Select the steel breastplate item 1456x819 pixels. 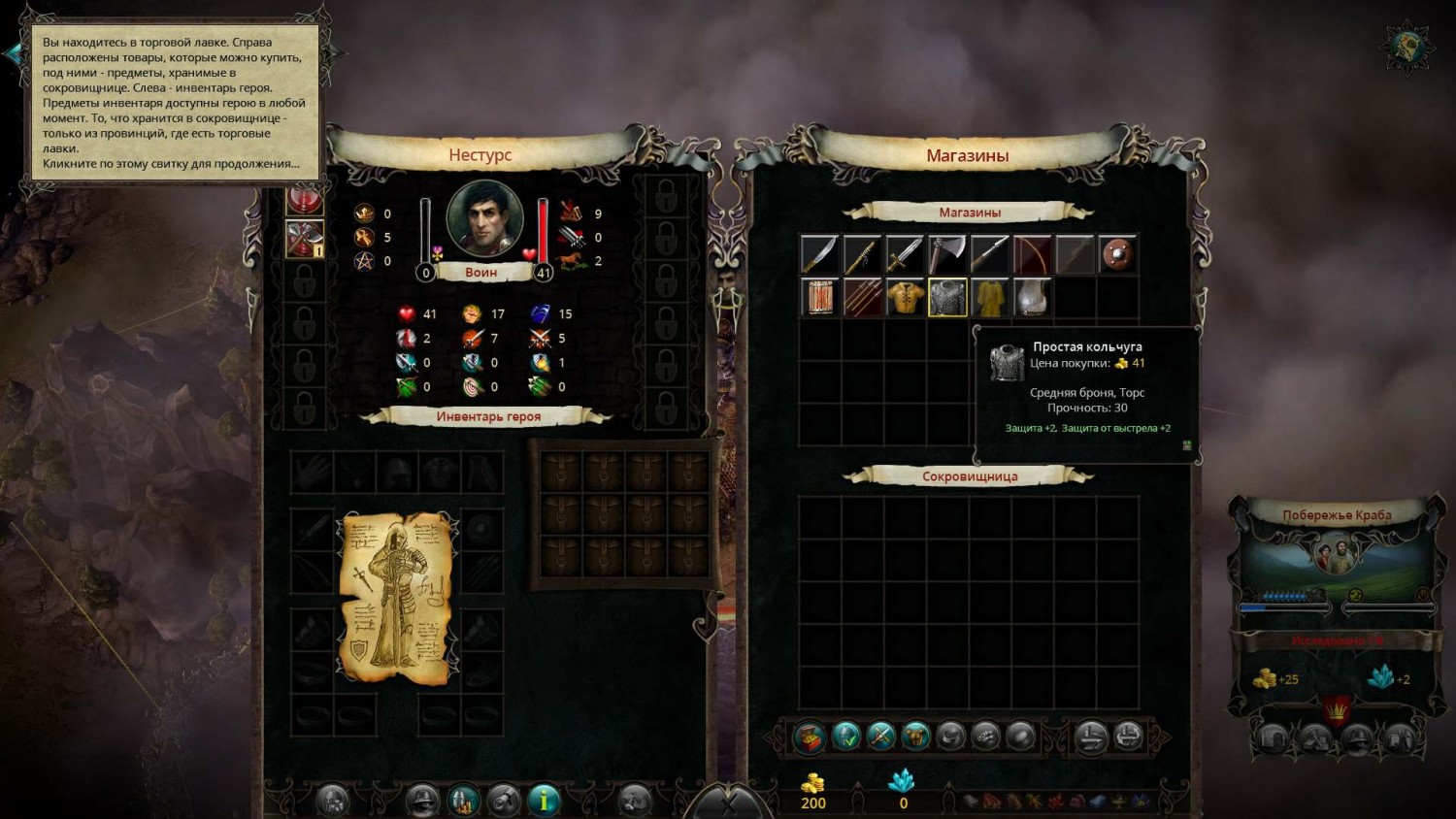point(1033,297)
